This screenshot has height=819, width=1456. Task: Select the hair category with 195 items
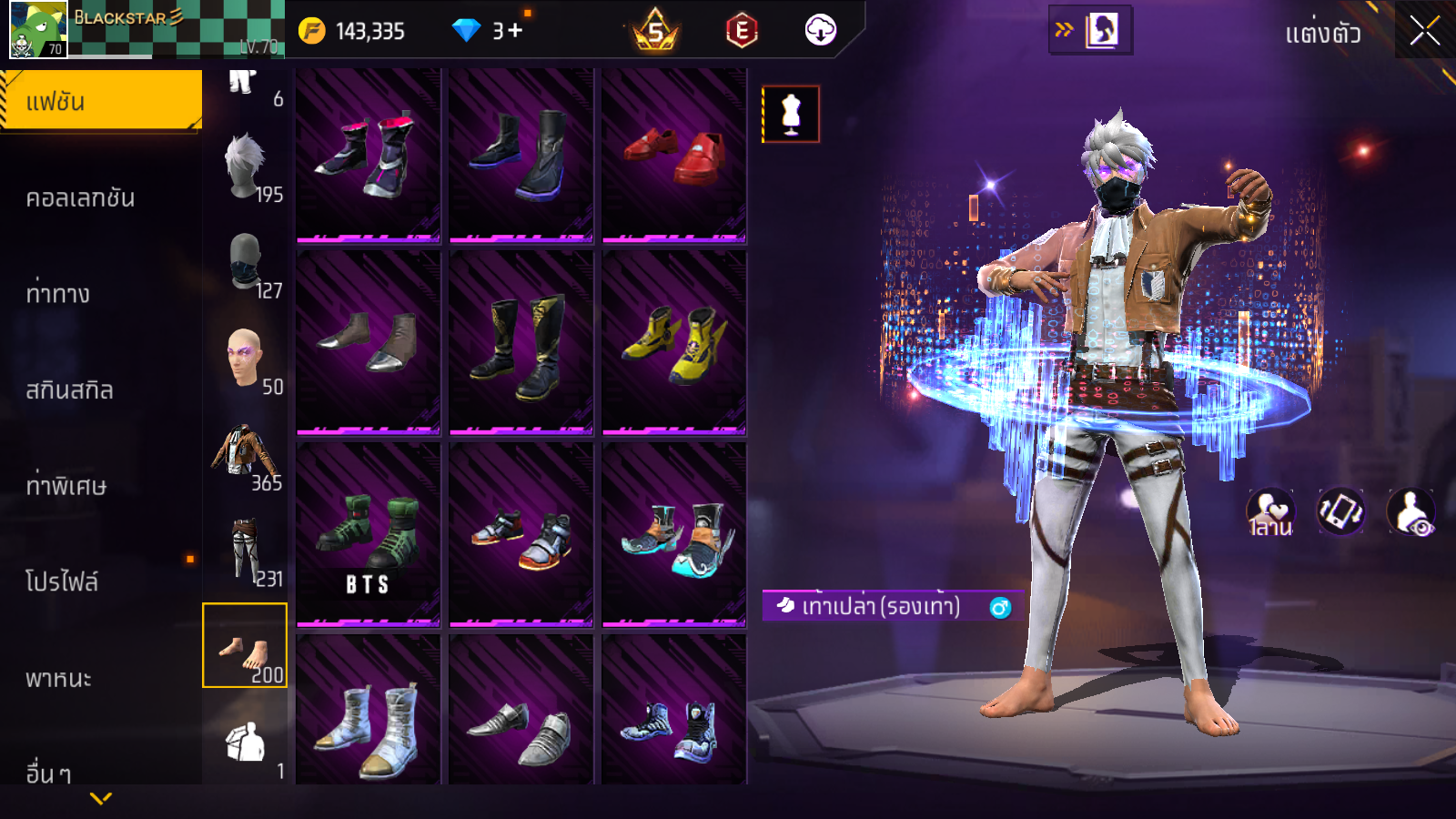[x=246, y=168]
